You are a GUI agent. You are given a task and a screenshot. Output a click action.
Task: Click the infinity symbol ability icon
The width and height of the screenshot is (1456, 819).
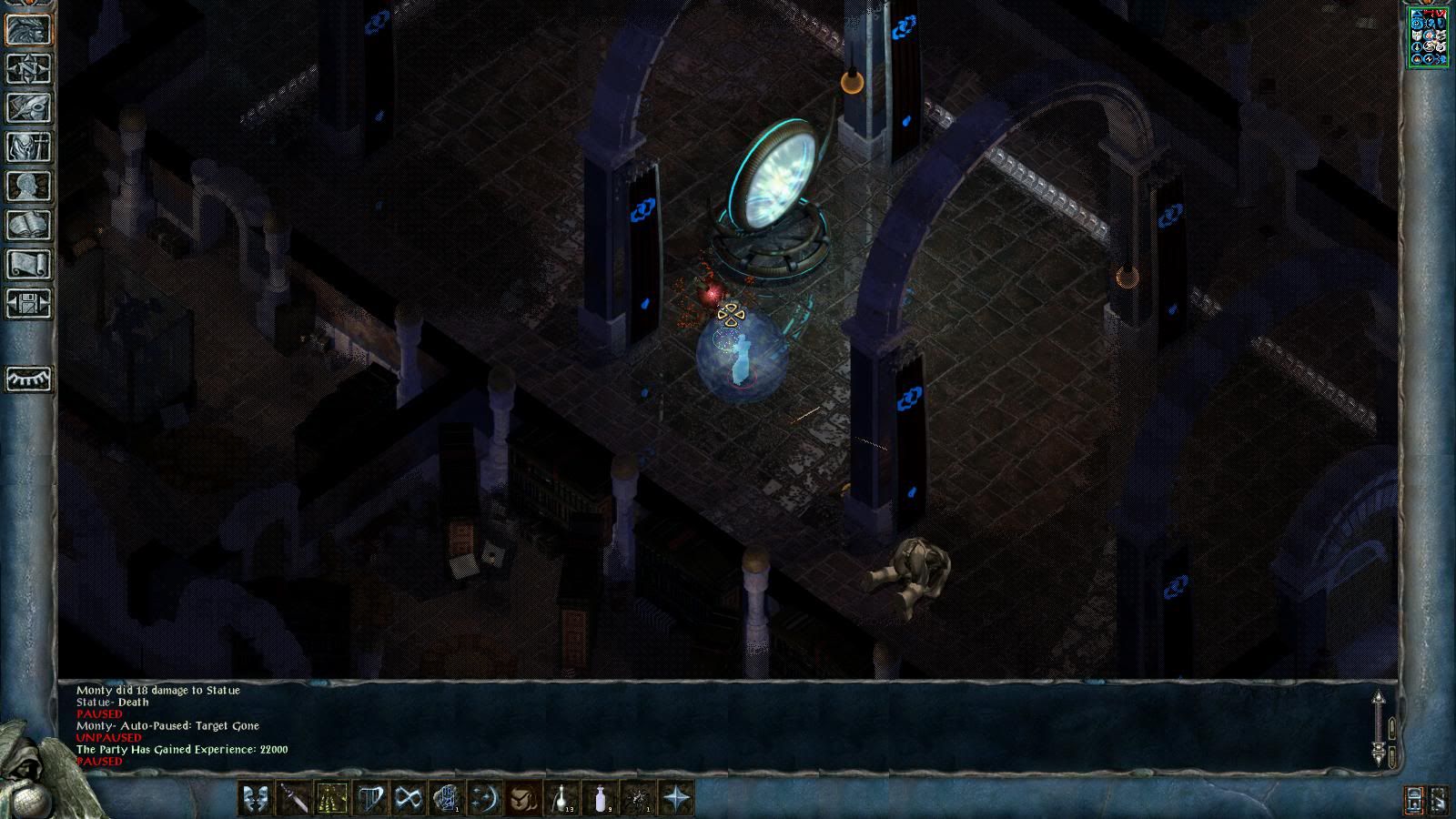click(x=409, y=799)
